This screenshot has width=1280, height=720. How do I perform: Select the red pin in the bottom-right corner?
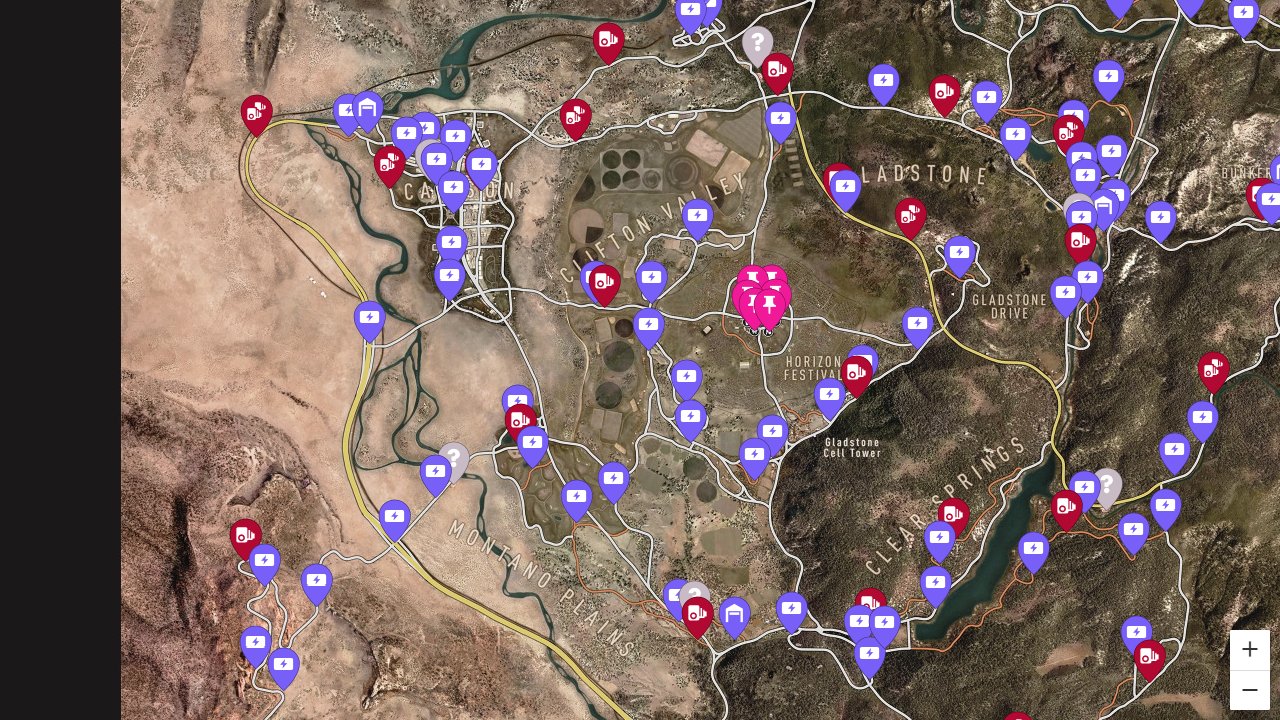(x=1149, y=657)
